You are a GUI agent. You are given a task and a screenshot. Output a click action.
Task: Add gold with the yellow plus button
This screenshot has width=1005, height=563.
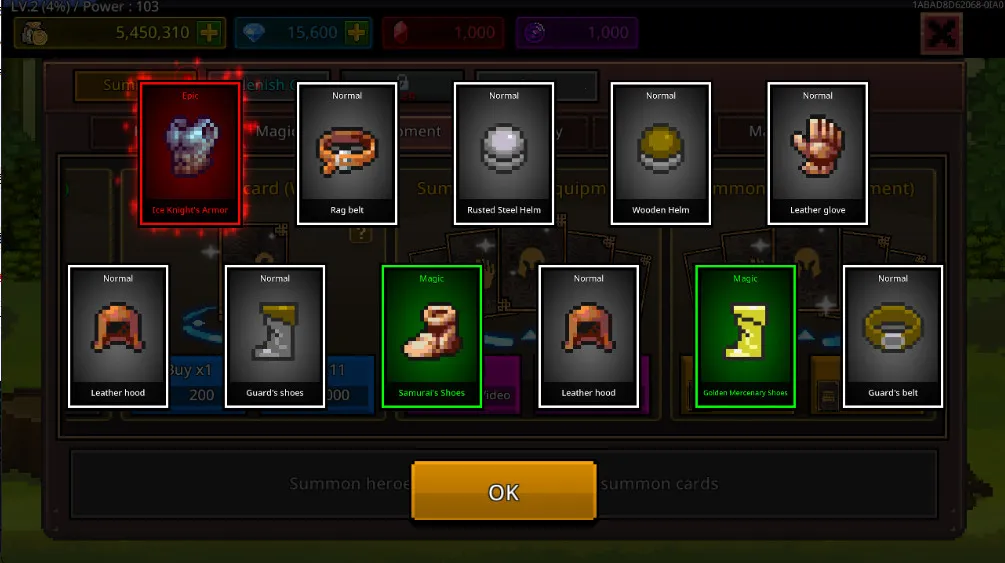[209, 33]
